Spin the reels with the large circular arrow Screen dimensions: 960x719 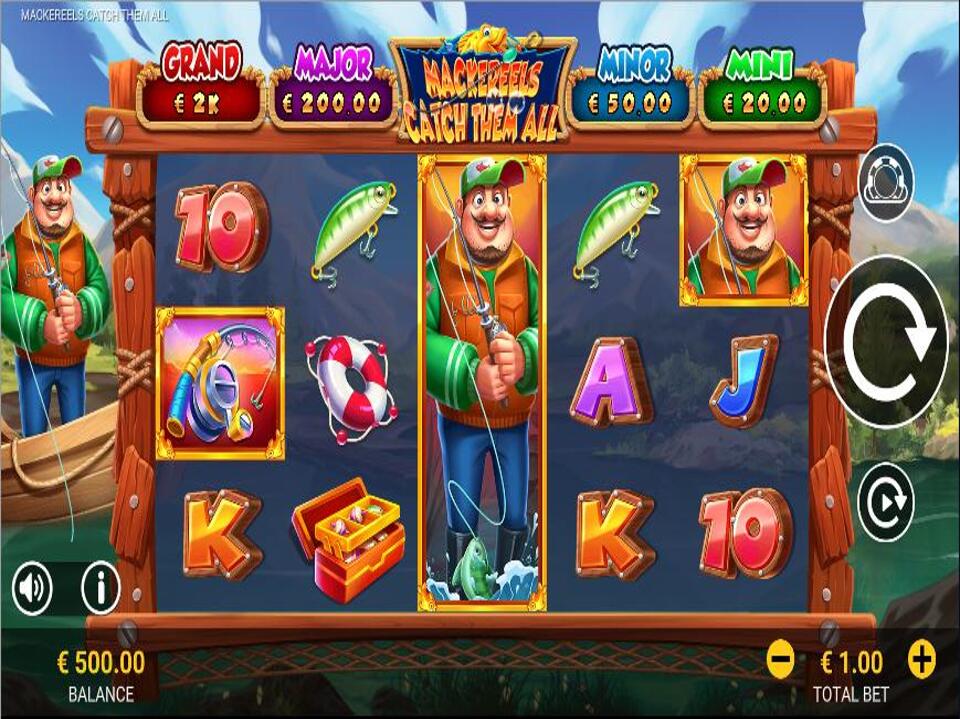coord(886,342)
